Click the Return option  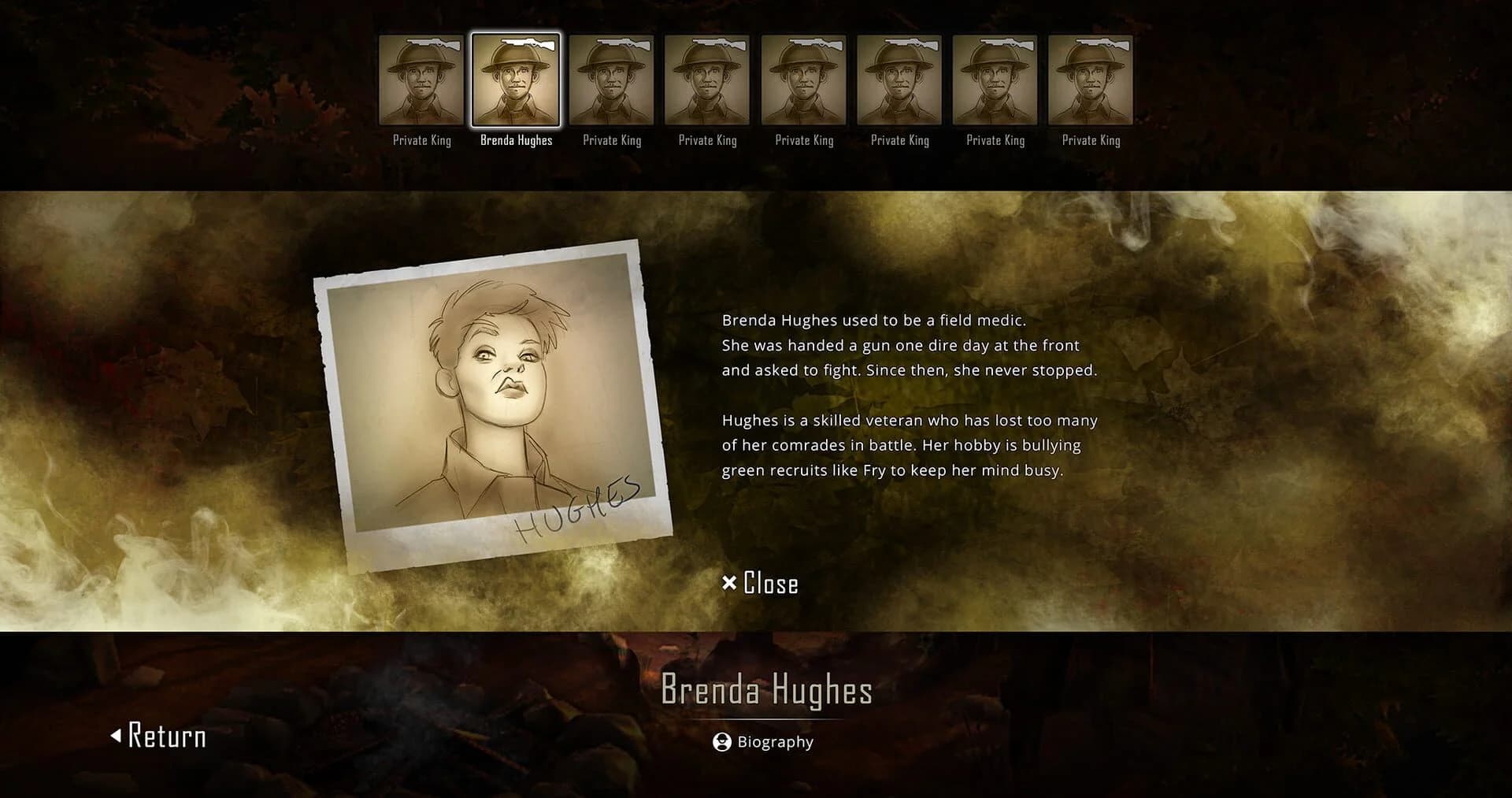point(165,737)
